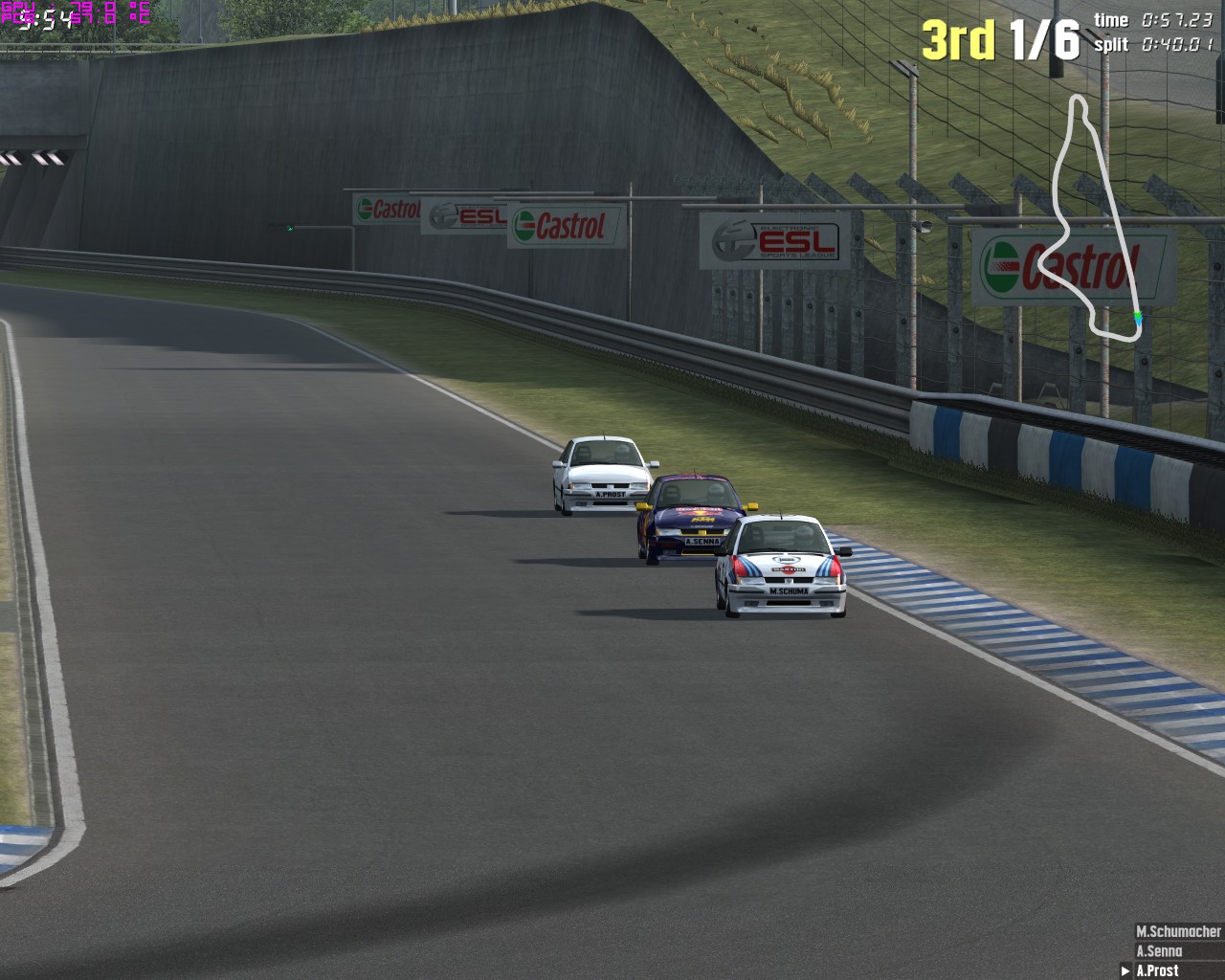Choose A.Prost in the driver list
The width and height of the screenshot is (1225, 980).
pos(1158,970)
